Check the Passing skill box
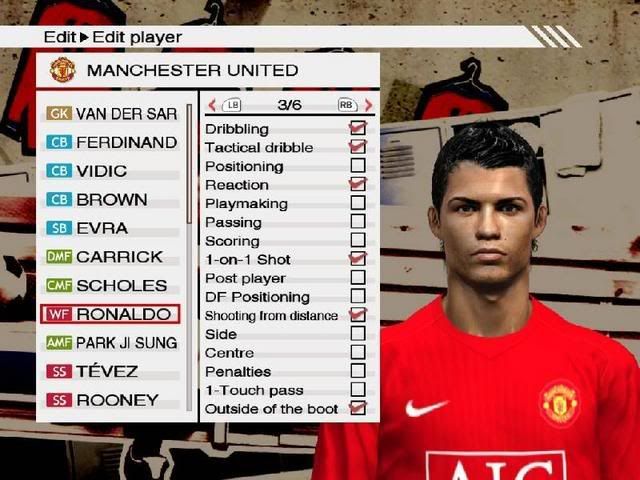This screenshot has width=640, height=480. [x=357, y=222]
